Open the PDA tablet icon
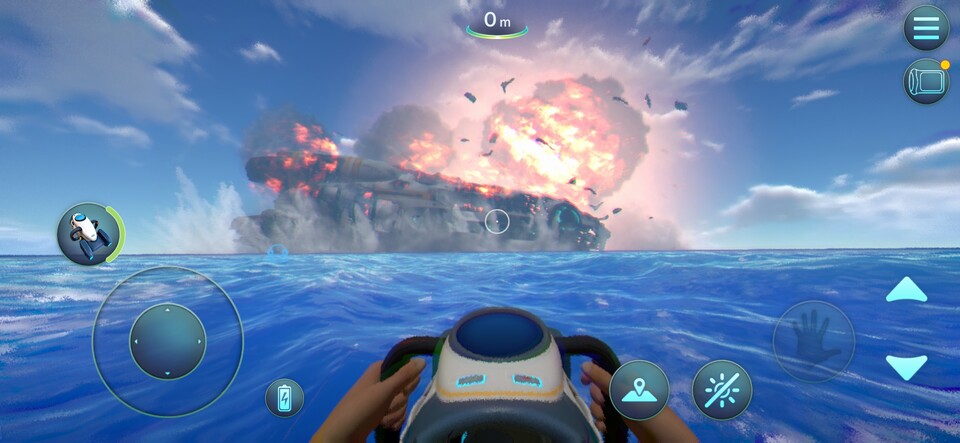Viewport: 960px width, 443px height. (x=926, y=82)
